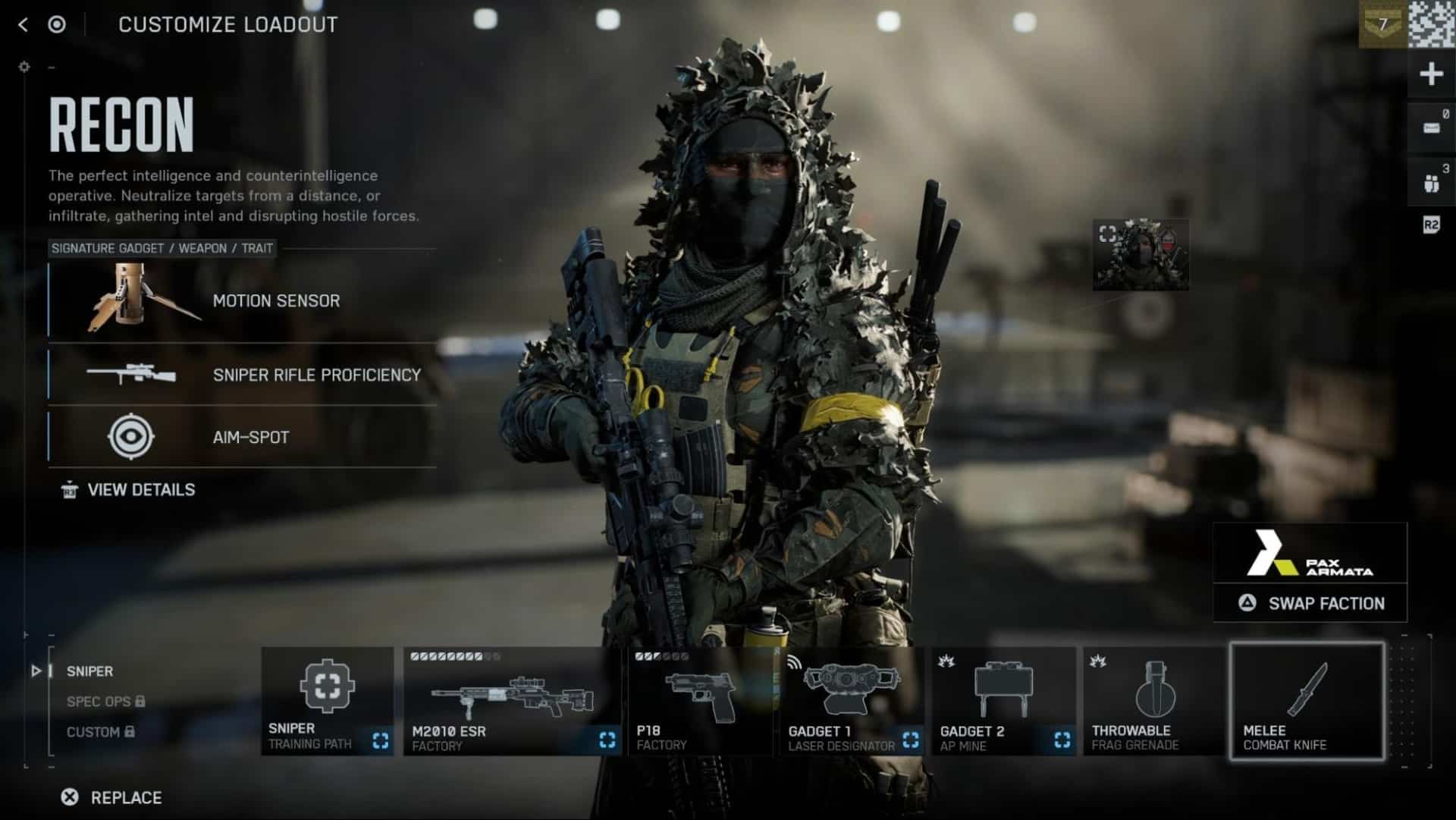
Task: Choose Gadget 2 AP Mine slot
Action: point(1004,701)
